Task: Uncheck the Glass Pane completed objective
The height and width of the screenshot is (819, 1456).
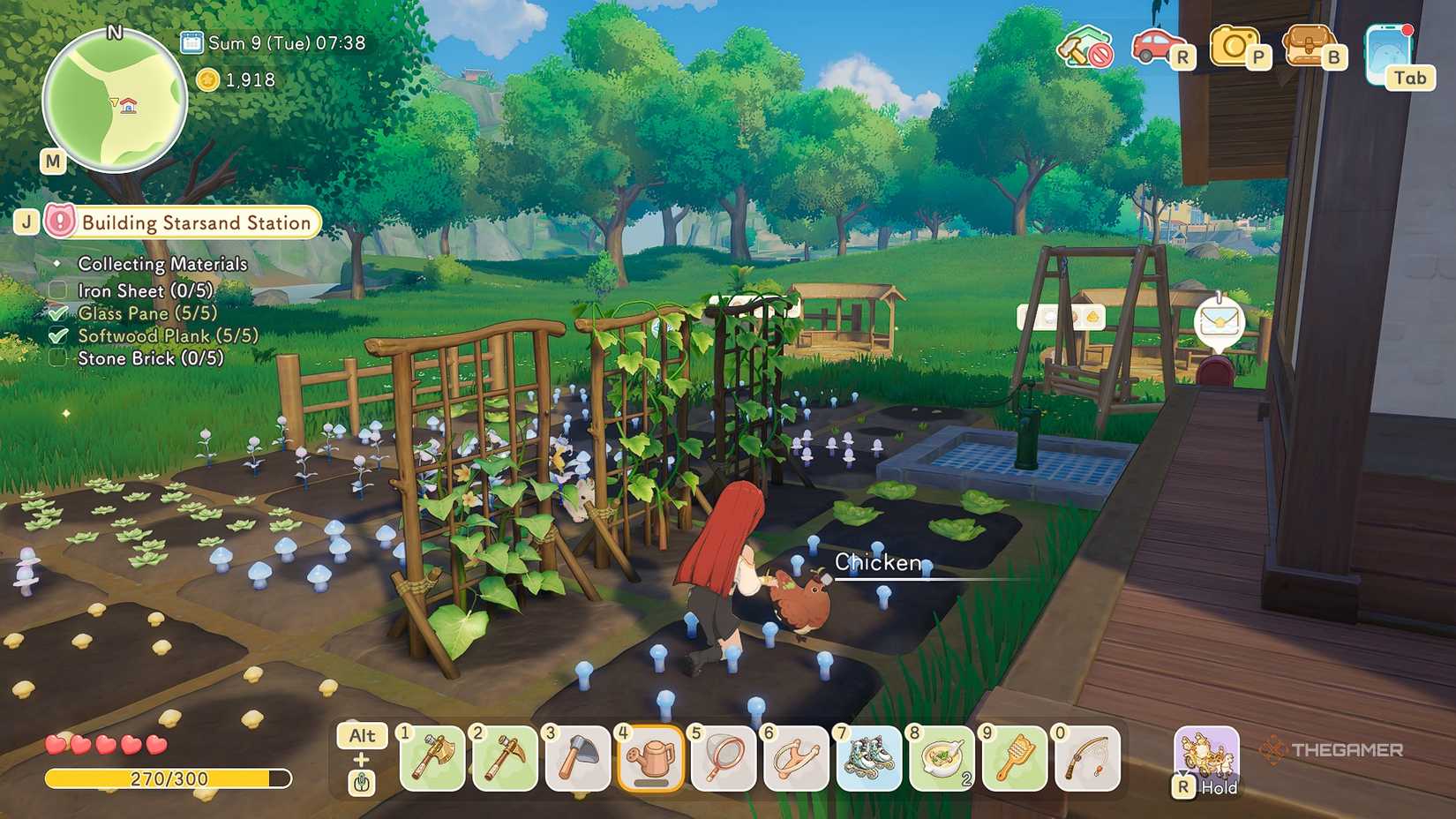Action: tap(58, 312)
